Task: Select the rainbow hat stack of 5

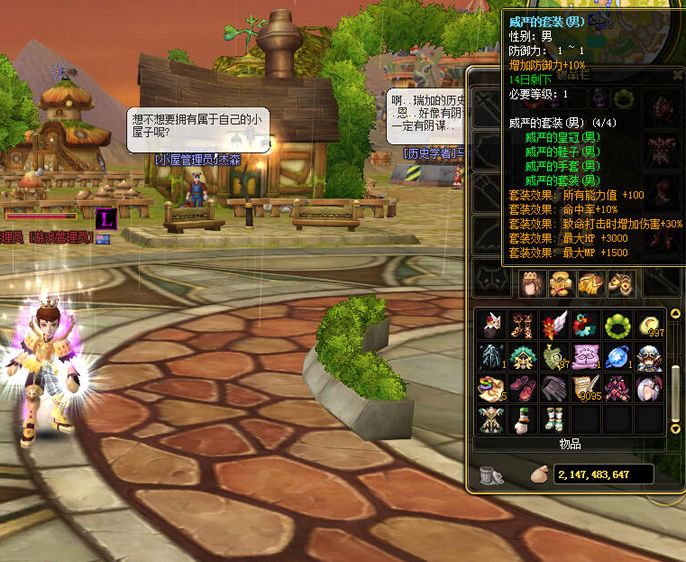Action: [x=492, y=388]
